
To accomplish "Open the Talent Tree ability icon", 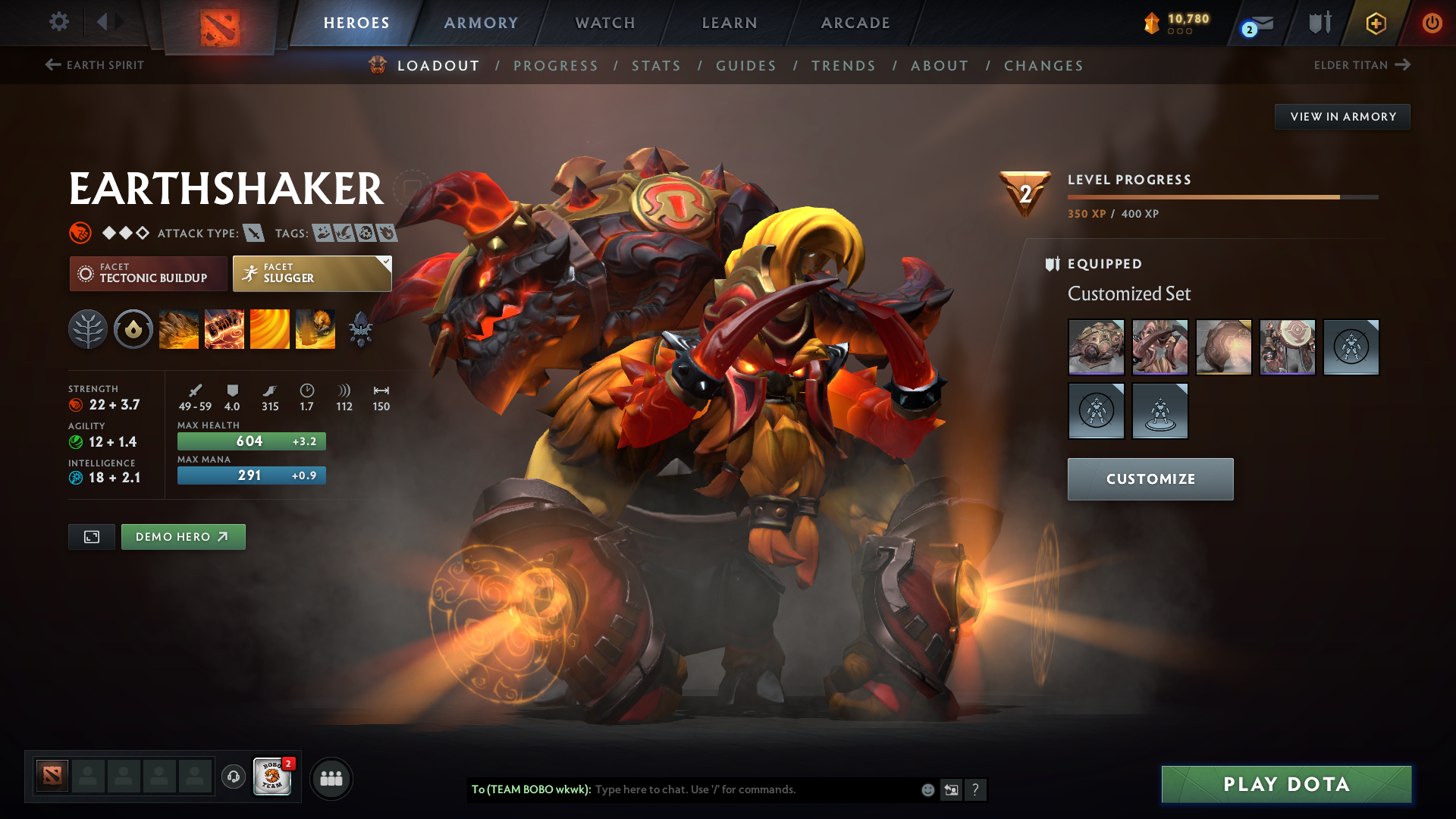I will (88, 328).
